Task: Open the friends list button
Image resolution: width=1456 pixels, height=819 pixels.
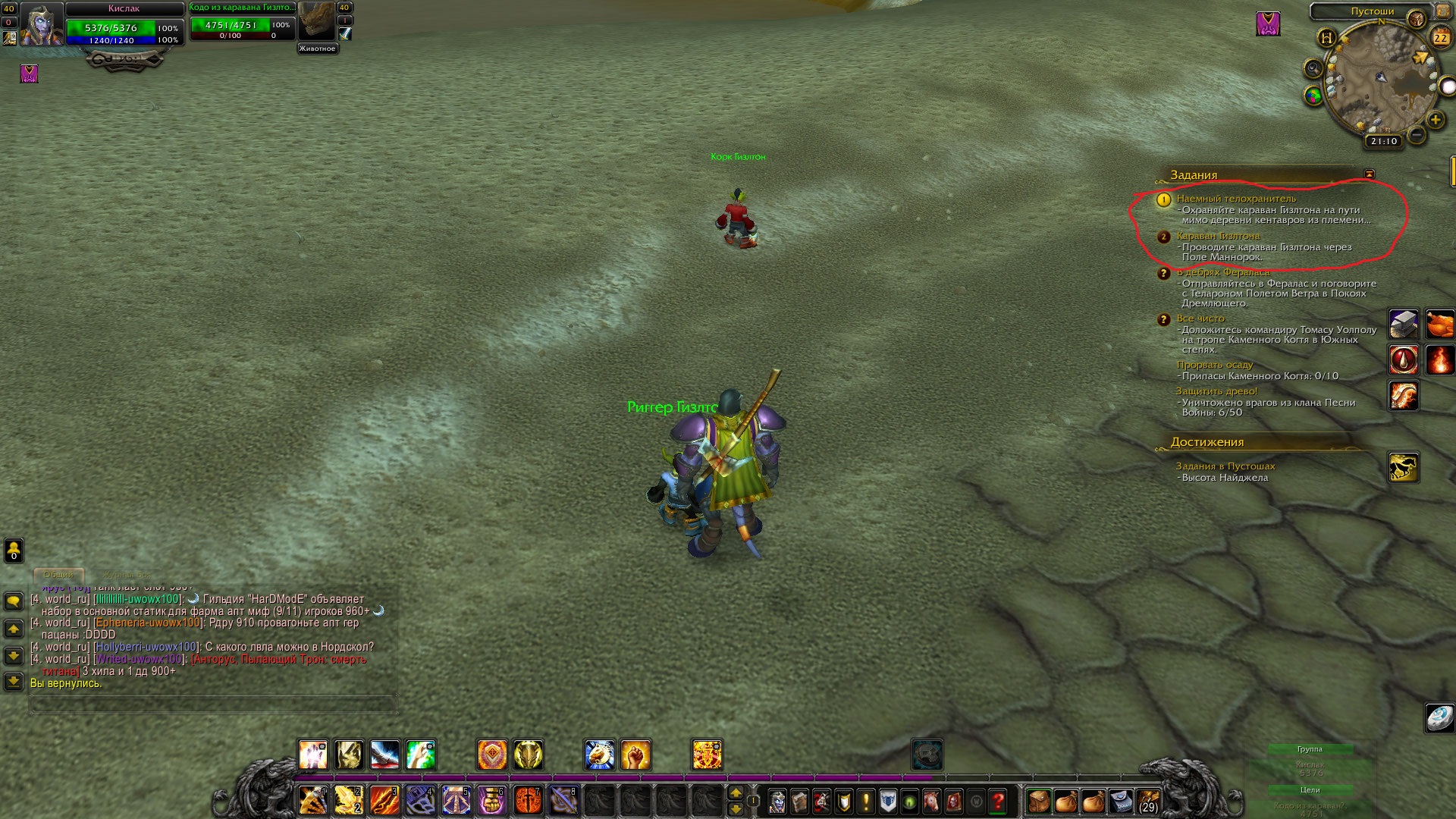Action: click(x=14, y=550)
